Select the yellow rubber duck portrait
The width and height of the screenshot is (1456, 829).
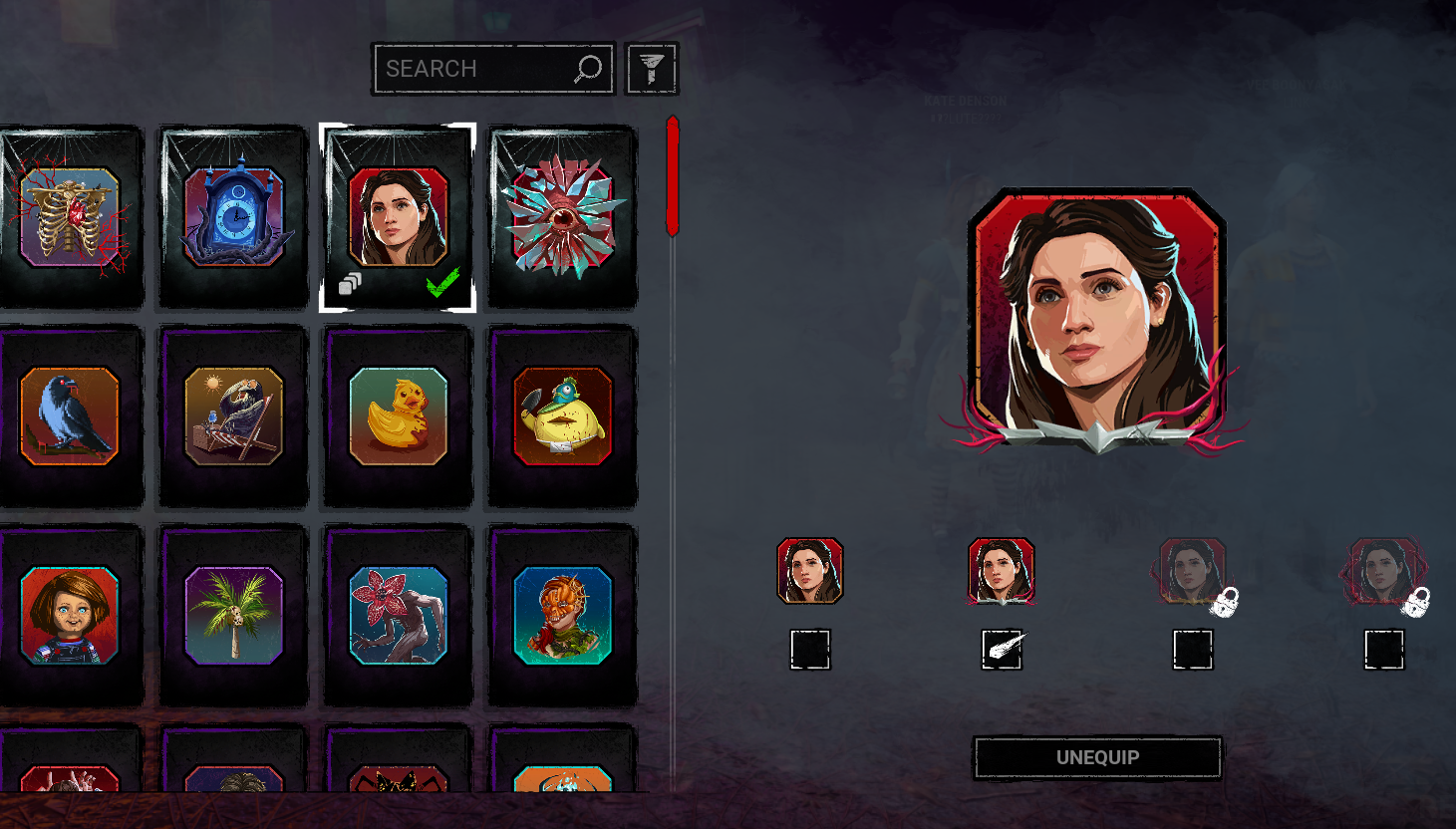pos(398,415)
